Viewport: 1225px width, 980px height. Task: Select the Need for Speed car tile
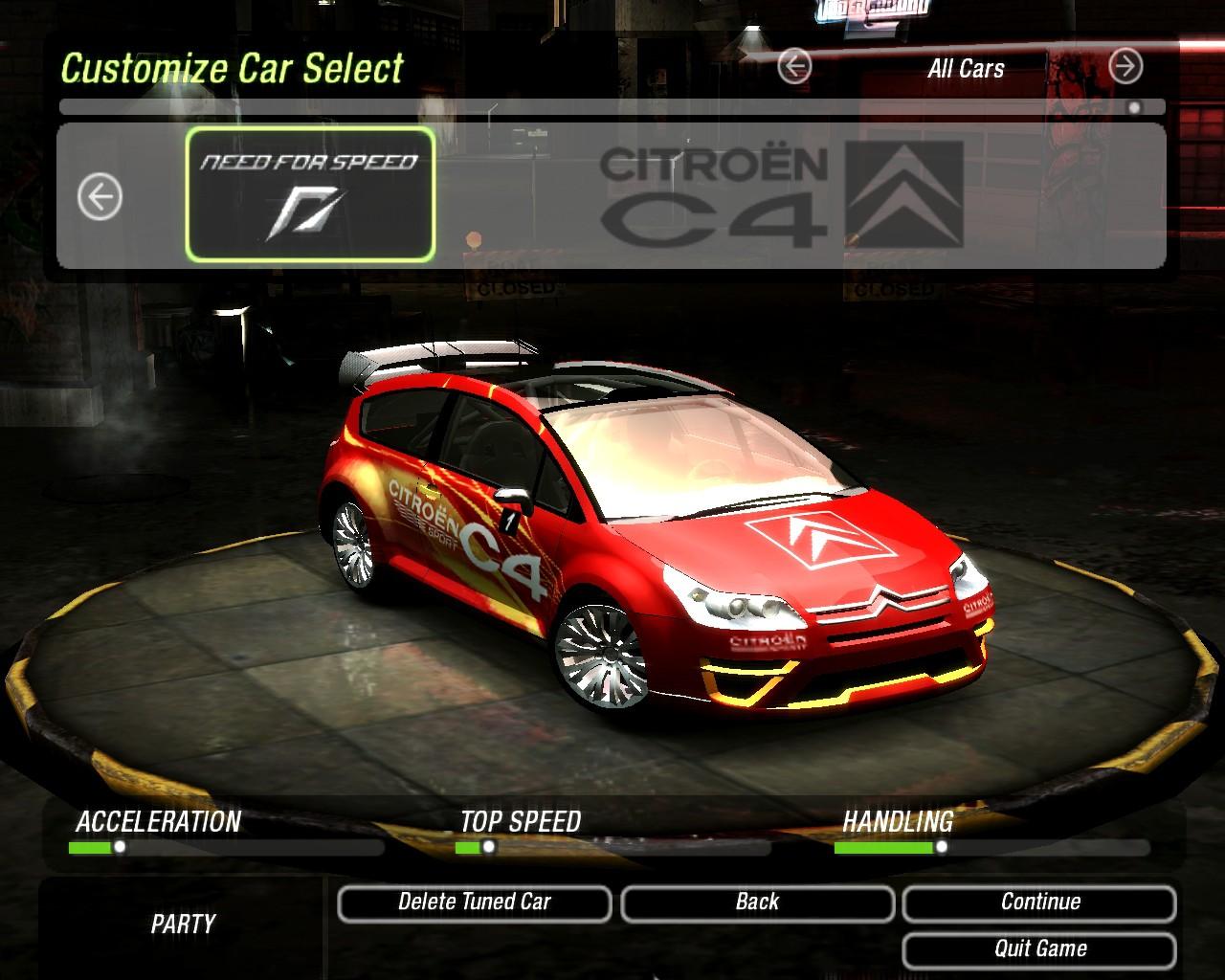(310, 195)
